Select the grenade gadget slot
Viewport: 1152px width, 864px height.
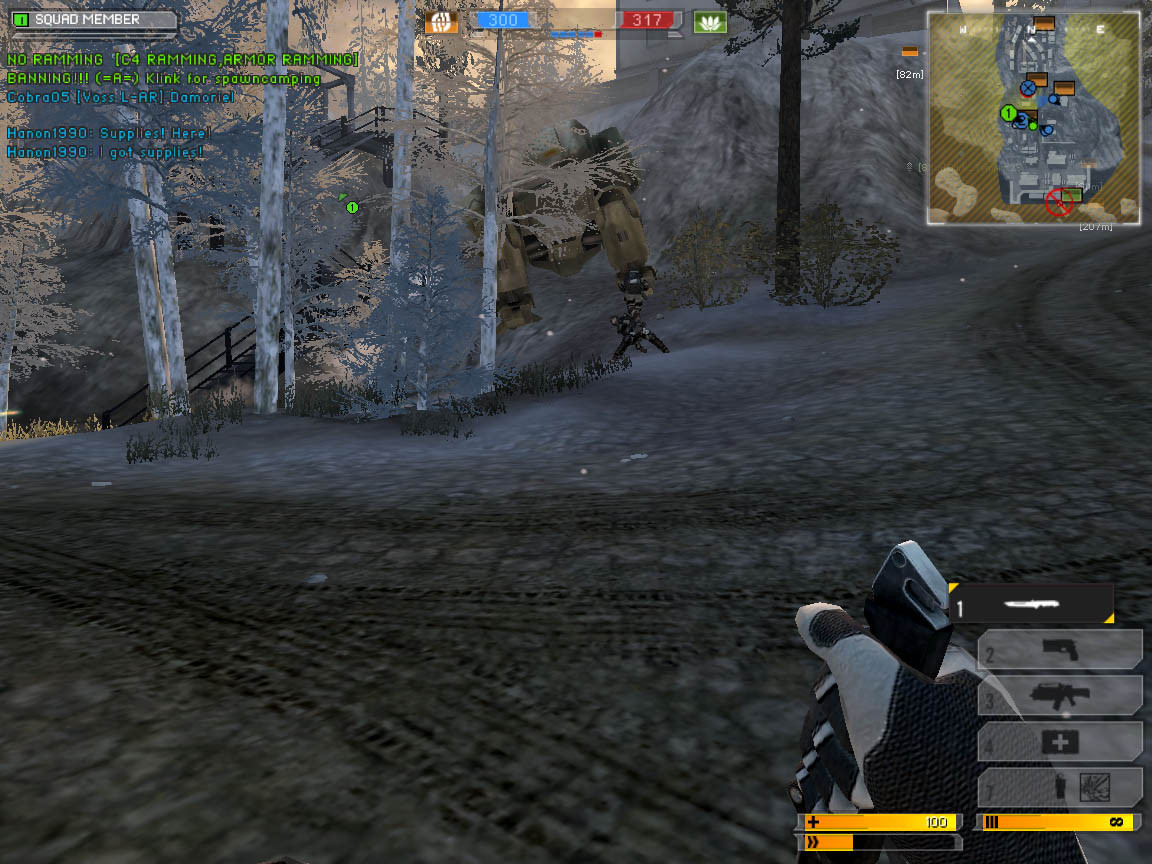tap(1060, 788)
